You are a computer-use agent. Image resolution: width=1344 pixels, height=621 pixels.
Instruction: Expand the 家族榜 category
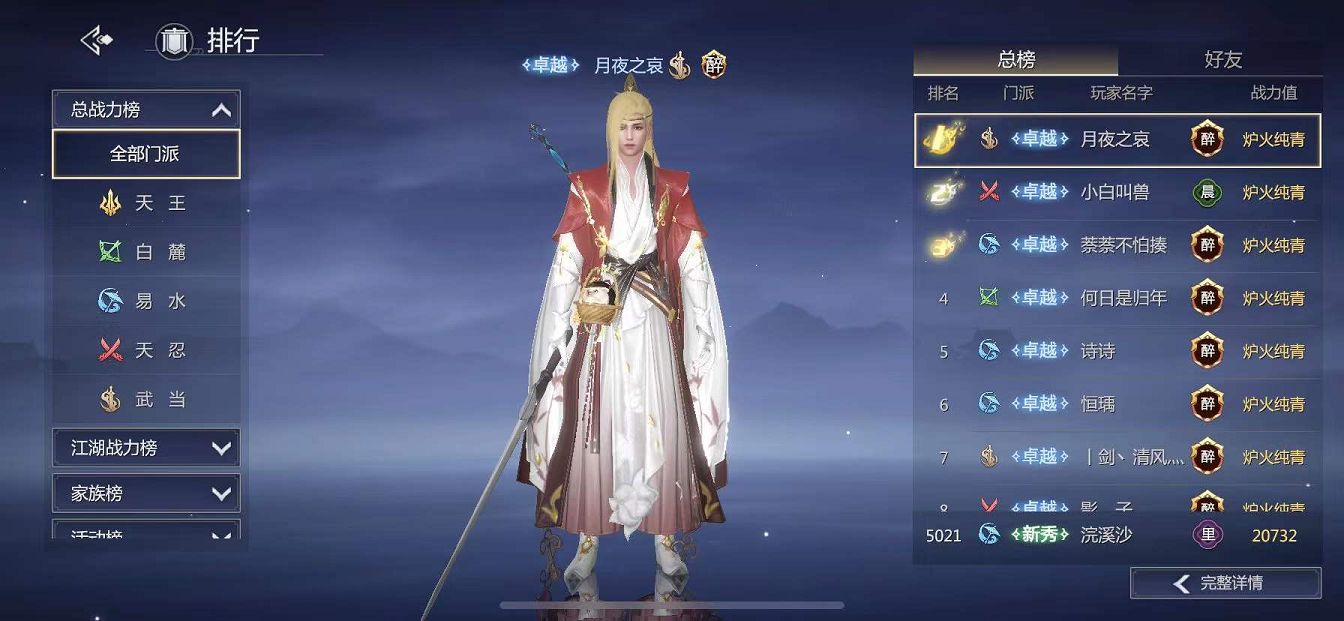[x=146, y=493]
